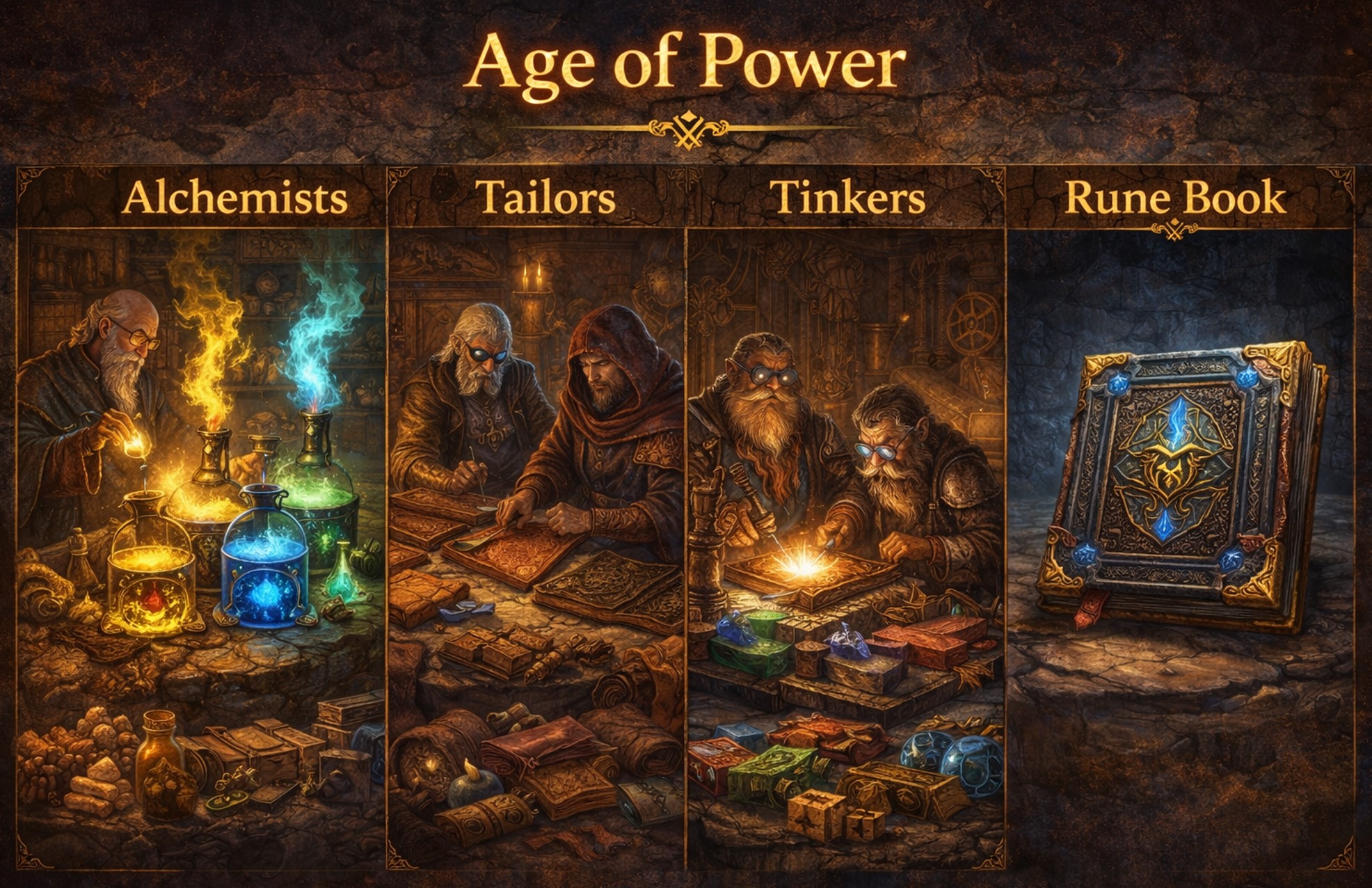Choose the Tailors panel
This screenshot has width=1372, height=888.
(536, 515)
